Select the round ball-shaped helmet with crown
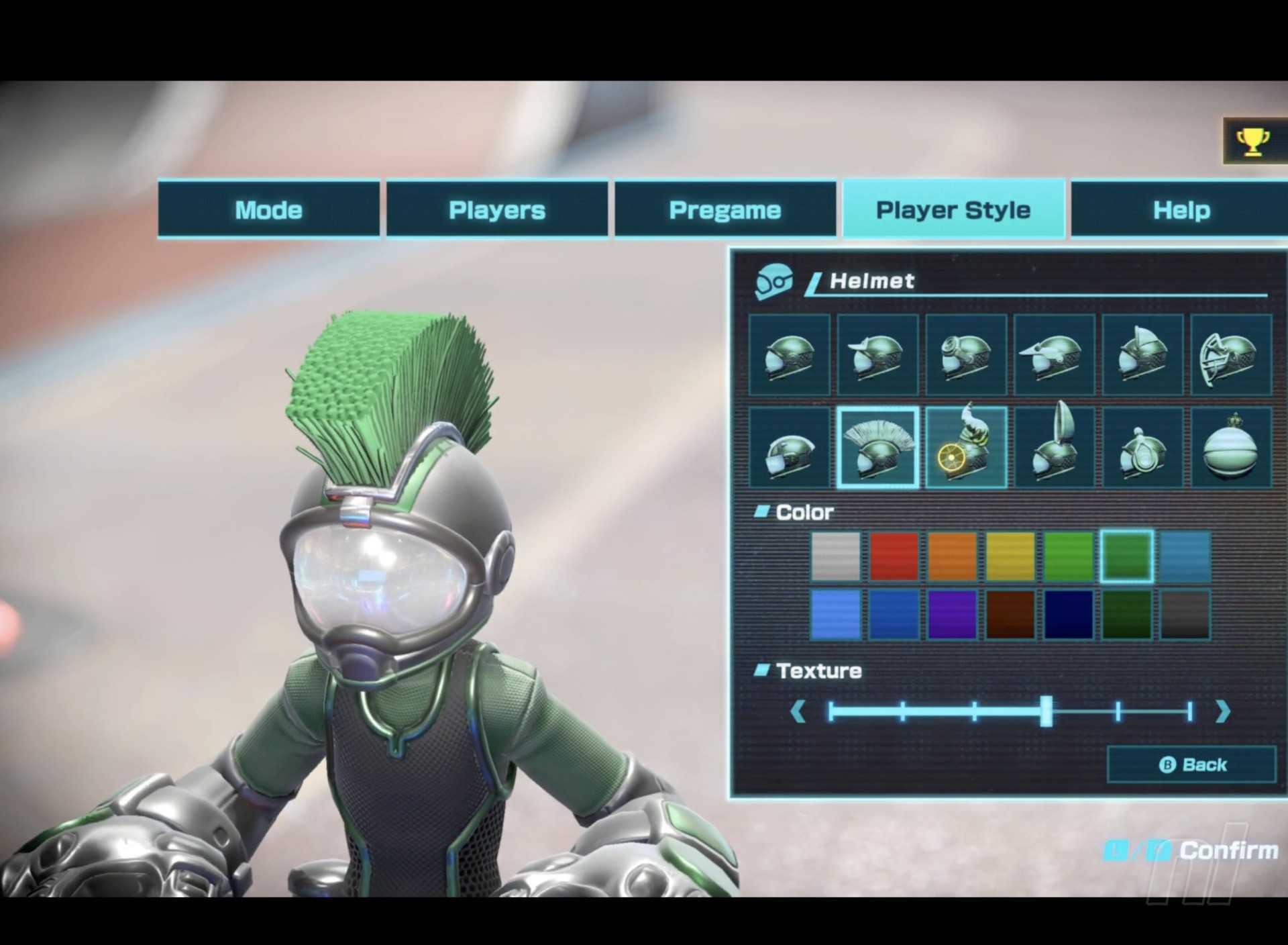 pos(1231,446)
